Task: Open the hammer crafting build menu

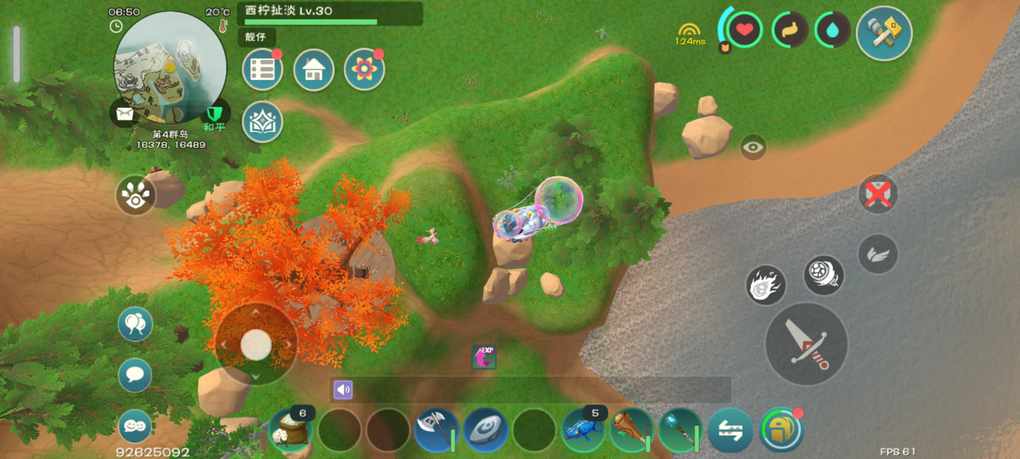Action: pos(884,34)
